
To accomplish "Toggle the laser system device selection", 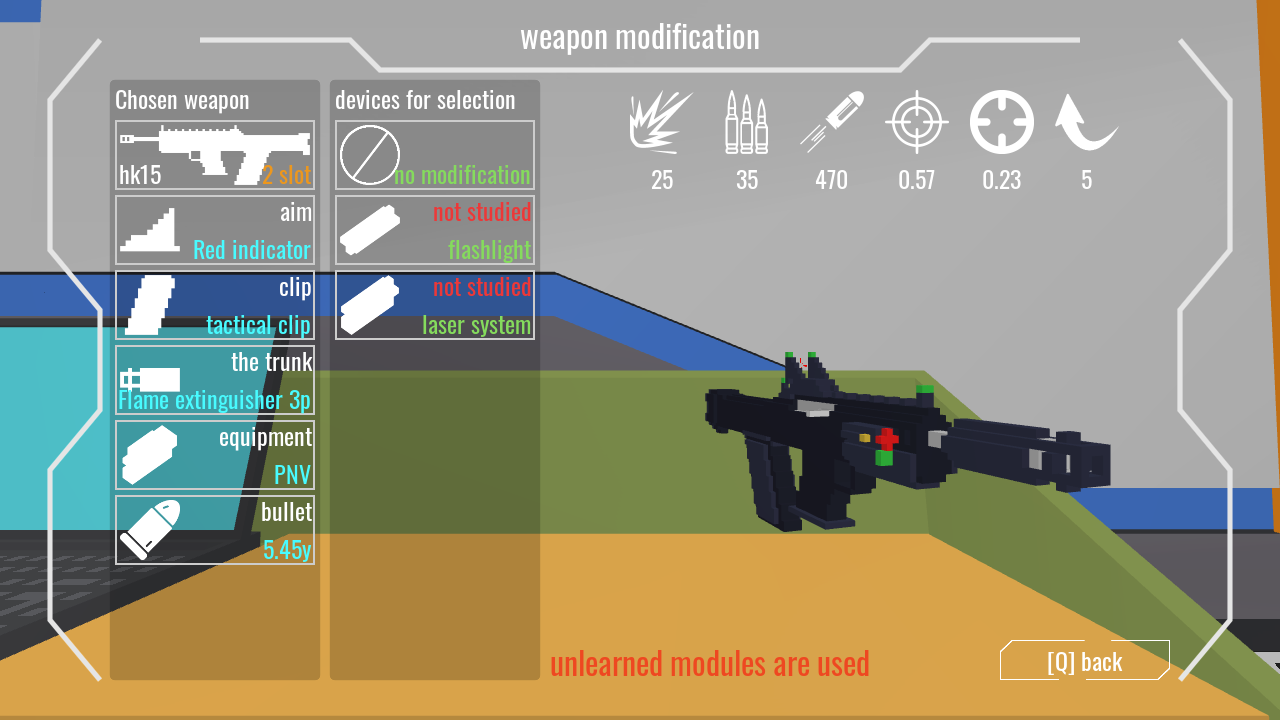I will click(x=434, y=305).
